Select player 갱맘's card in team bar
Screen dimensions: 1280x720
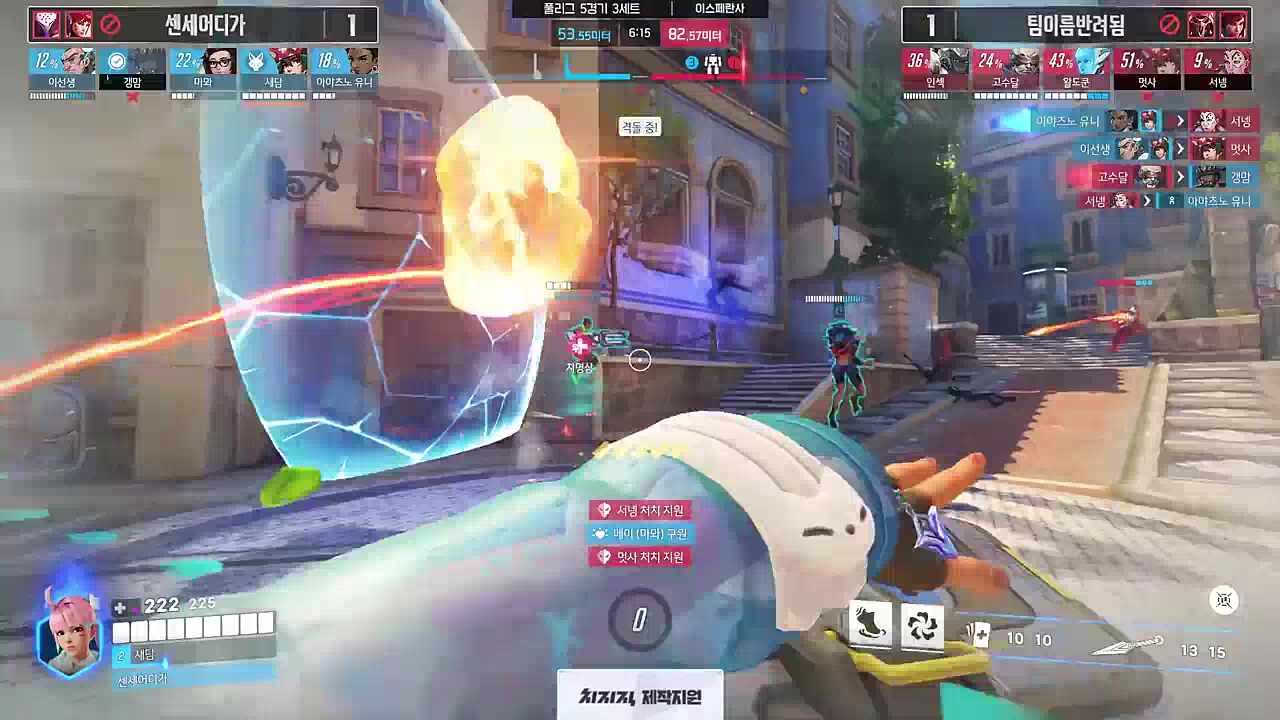pyautogui.click(x=133, y=70)
